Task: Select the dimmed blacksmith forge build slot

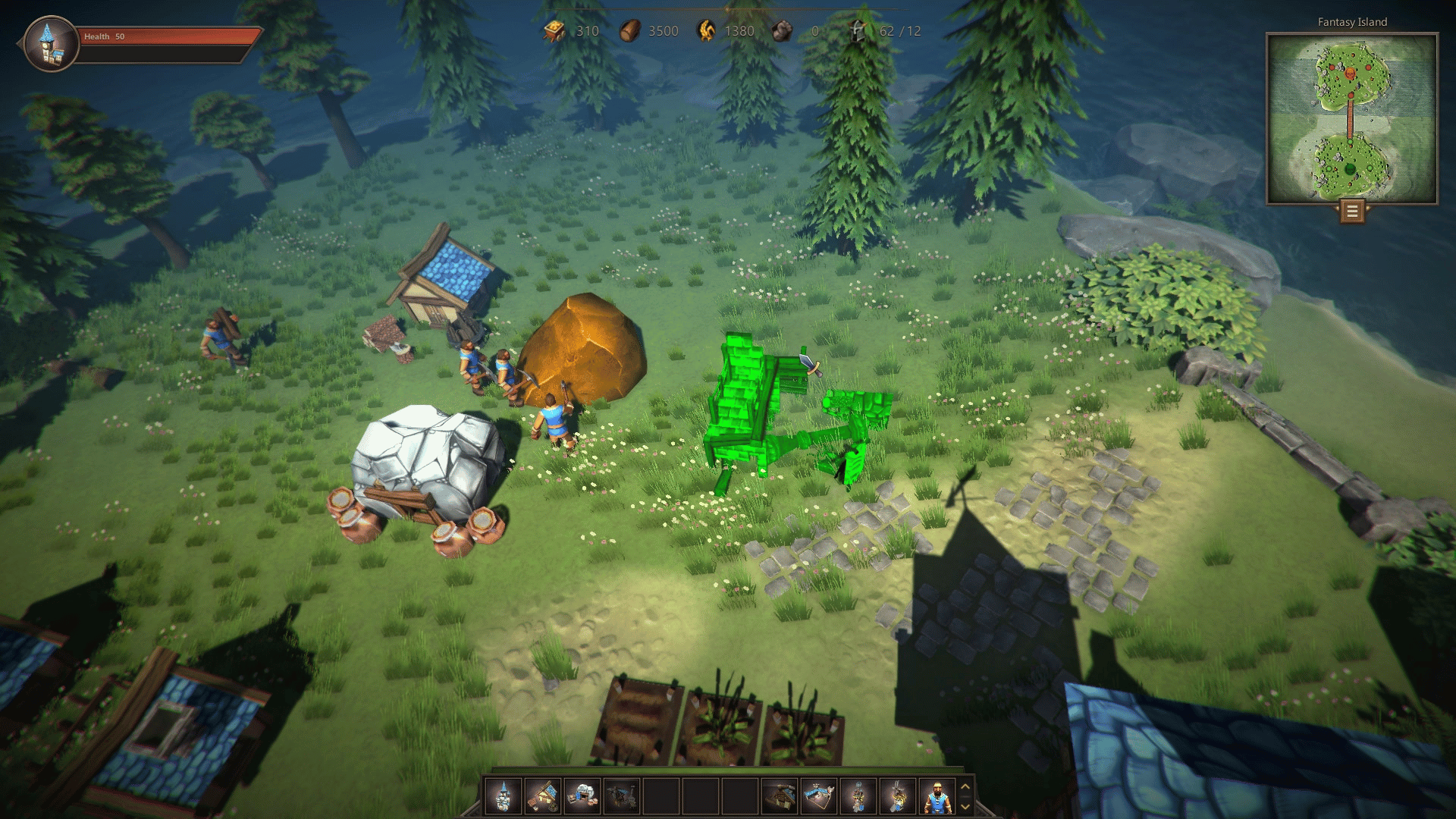Action: click(x=622, y=797)
